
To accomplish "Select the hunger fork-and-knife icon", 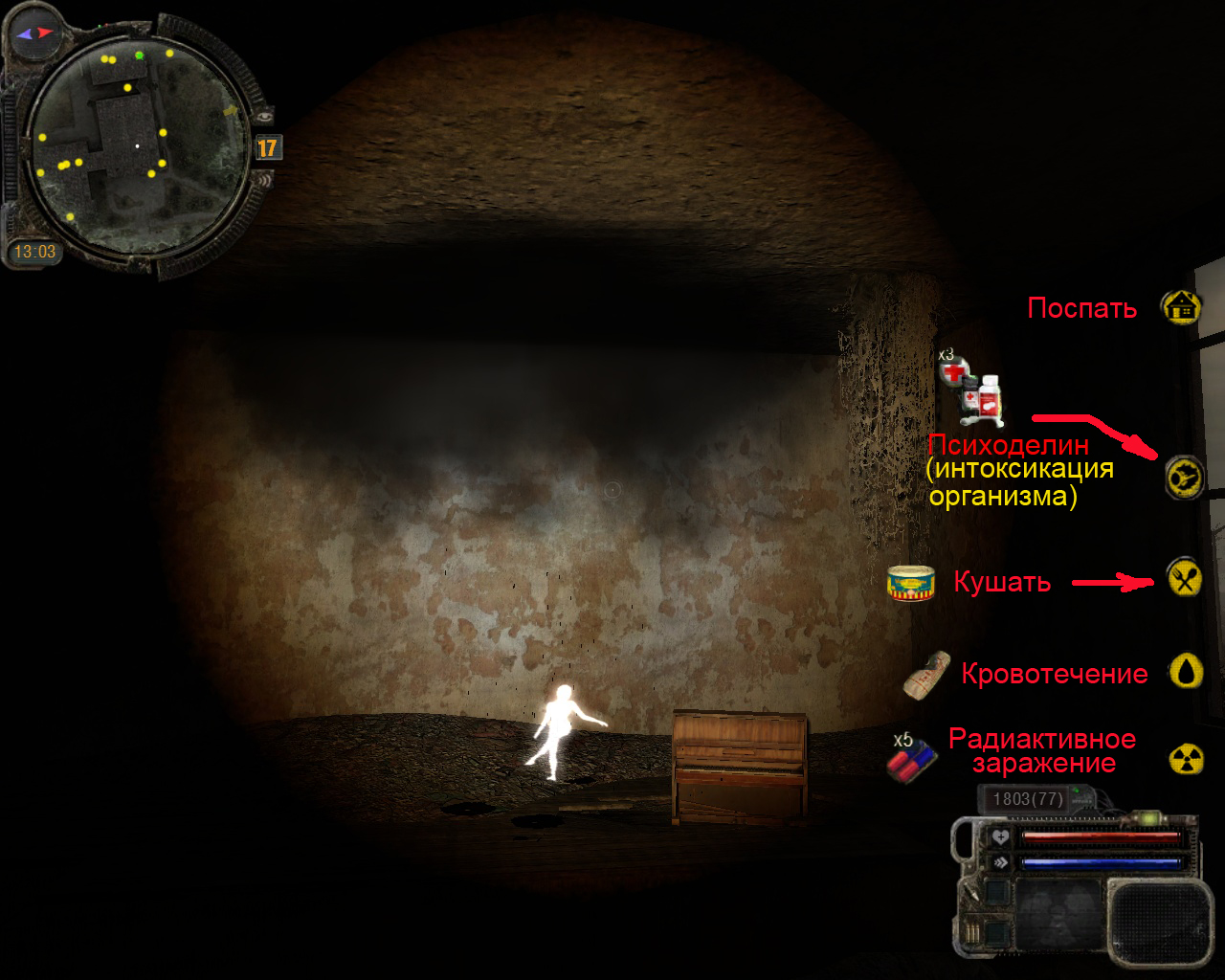I will tap(1185, 579).
